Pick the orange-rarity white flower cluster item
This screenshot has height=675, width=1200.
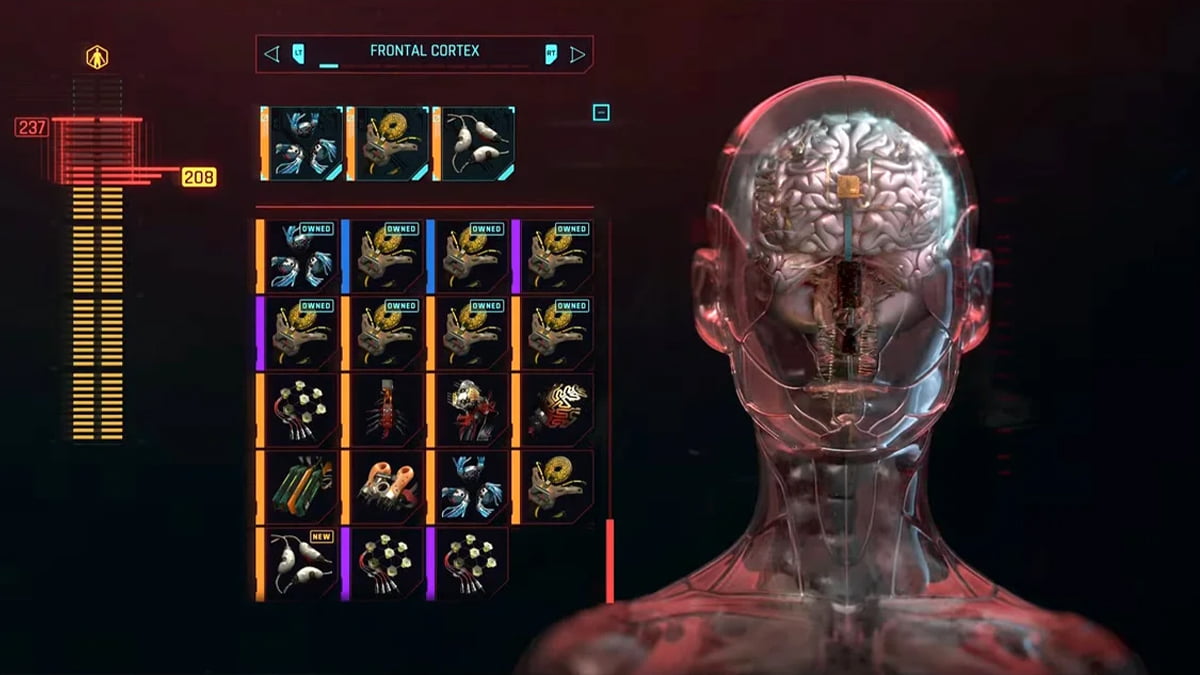[300, 410]
